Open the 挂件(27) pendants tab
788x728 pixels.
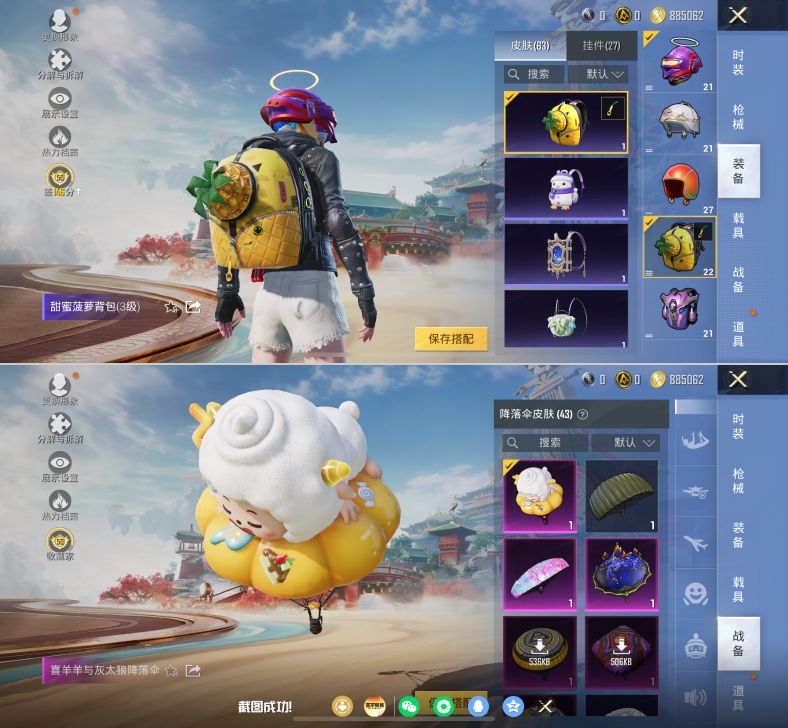[x=600, y=46]
